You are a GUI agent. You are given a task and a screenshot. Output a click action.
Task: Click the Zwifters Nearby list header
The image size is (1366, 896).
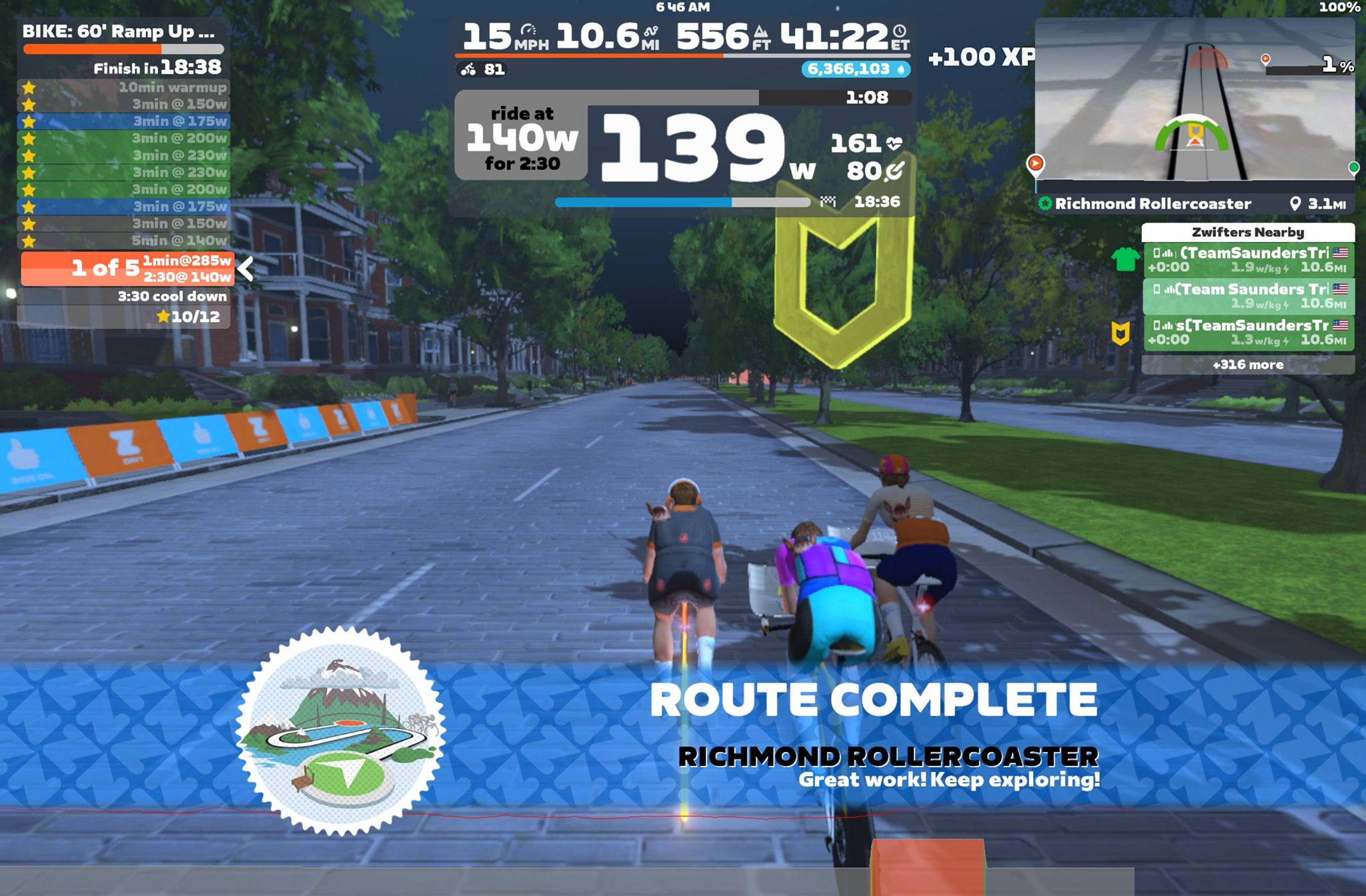tap(1247, 232)
